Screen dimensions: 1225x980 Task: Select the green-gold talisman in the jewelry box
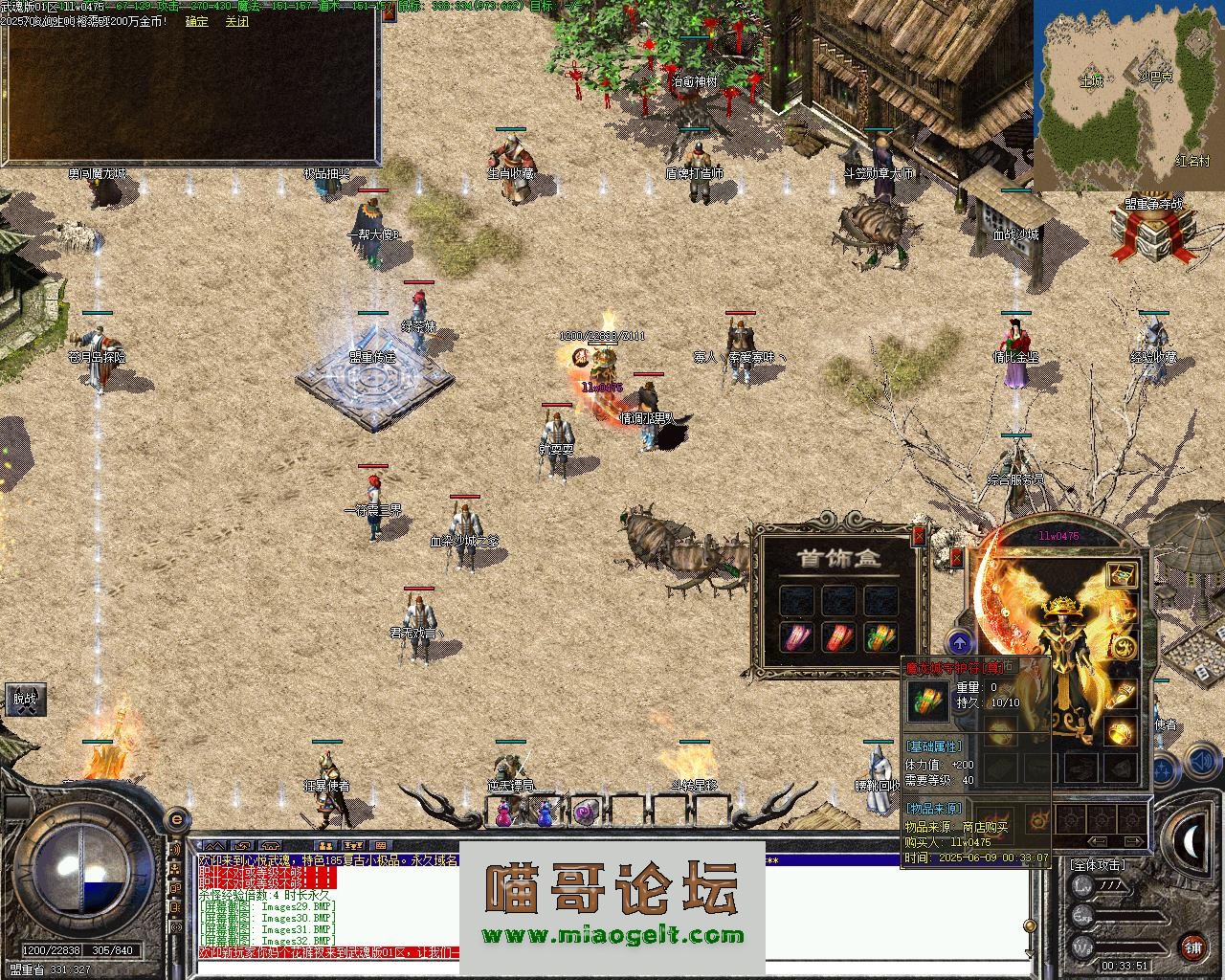pyautogui.click(x=881, y=637)
